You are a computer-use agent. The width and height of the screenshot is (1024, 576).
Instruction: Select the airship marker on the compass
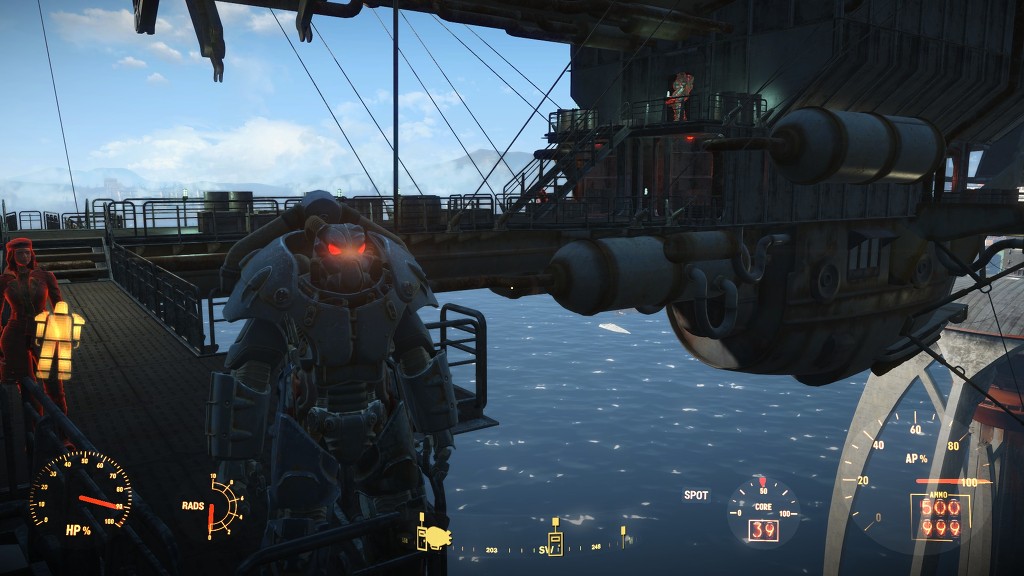pos(440,537)
